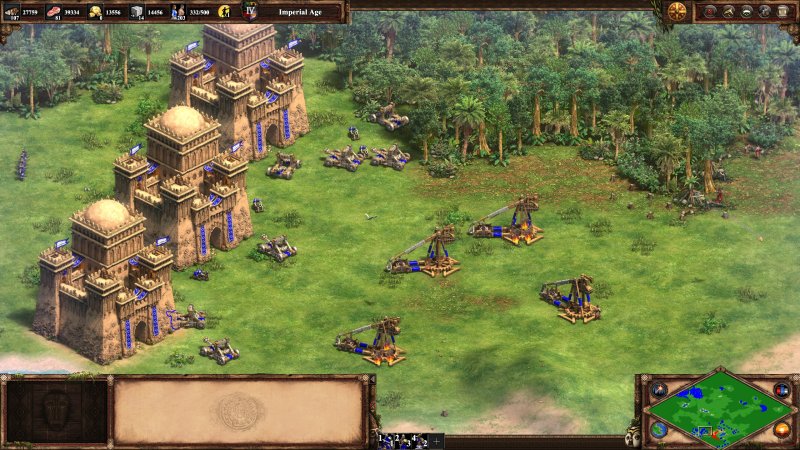Image resolution: width=800 pixels, height=450 pixels.
Task: Open the red-icon menu button in the top bar
Action: [709, 11]
